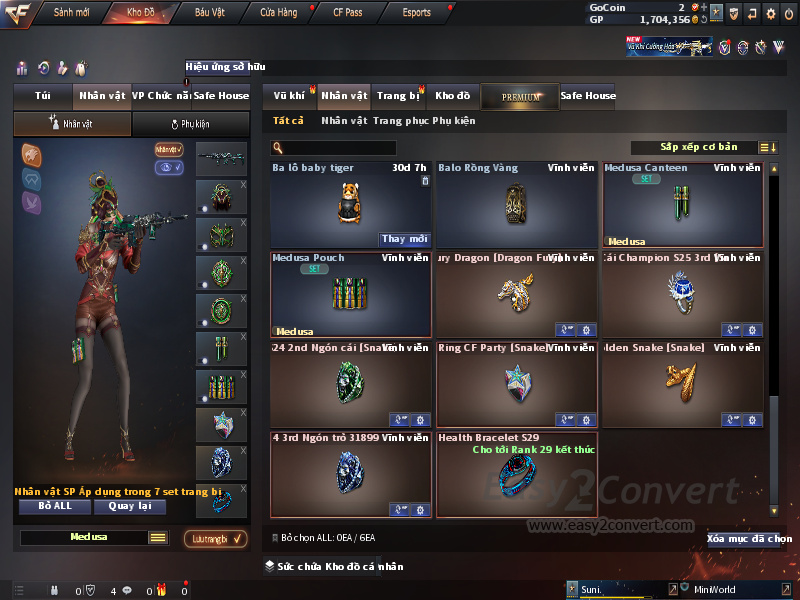Select the Vũ khí inventory category
800x600 pixels.
coord(290,96)
